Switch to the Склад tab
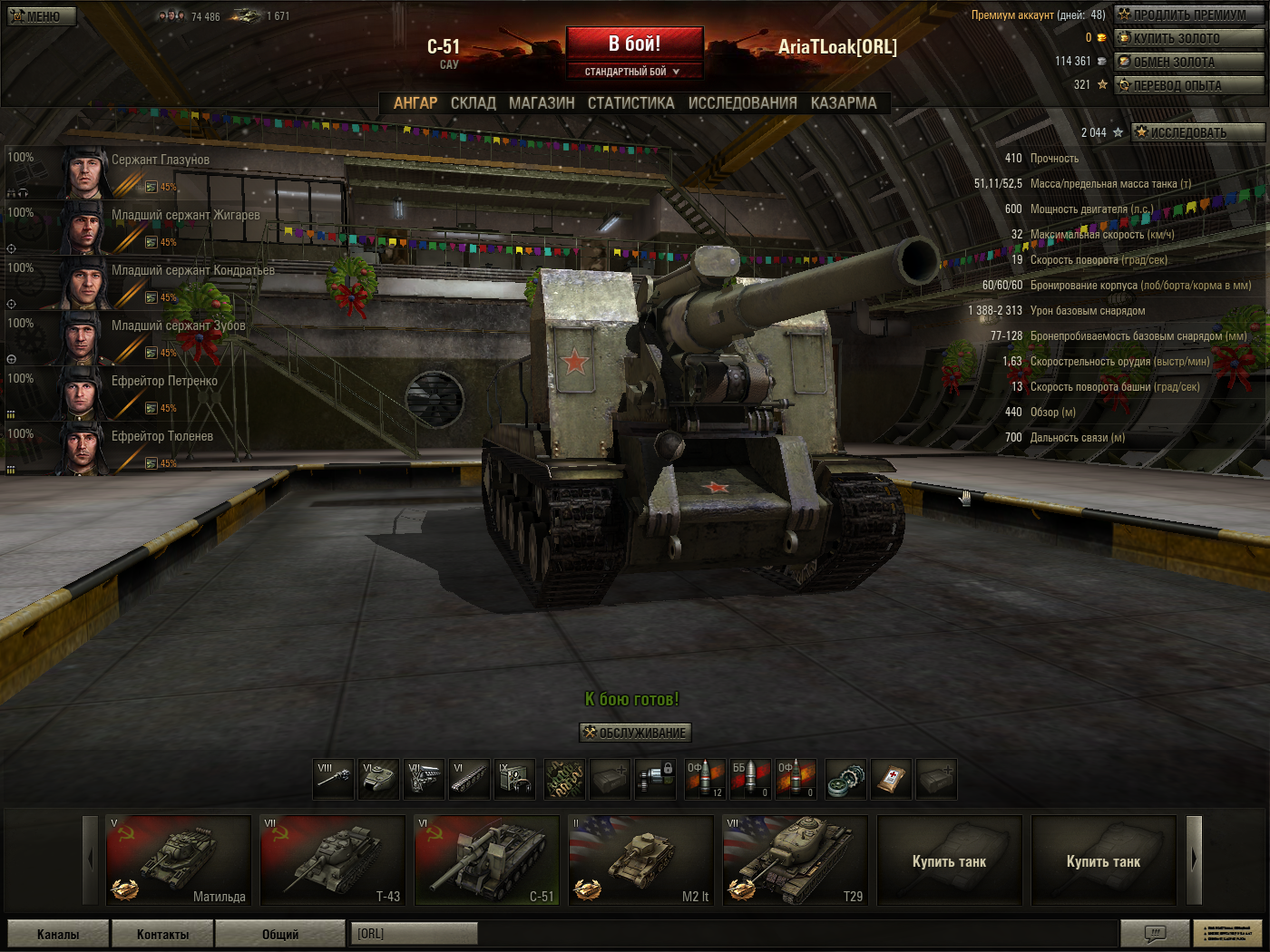 pyautogui.click(x=473, y=103)
